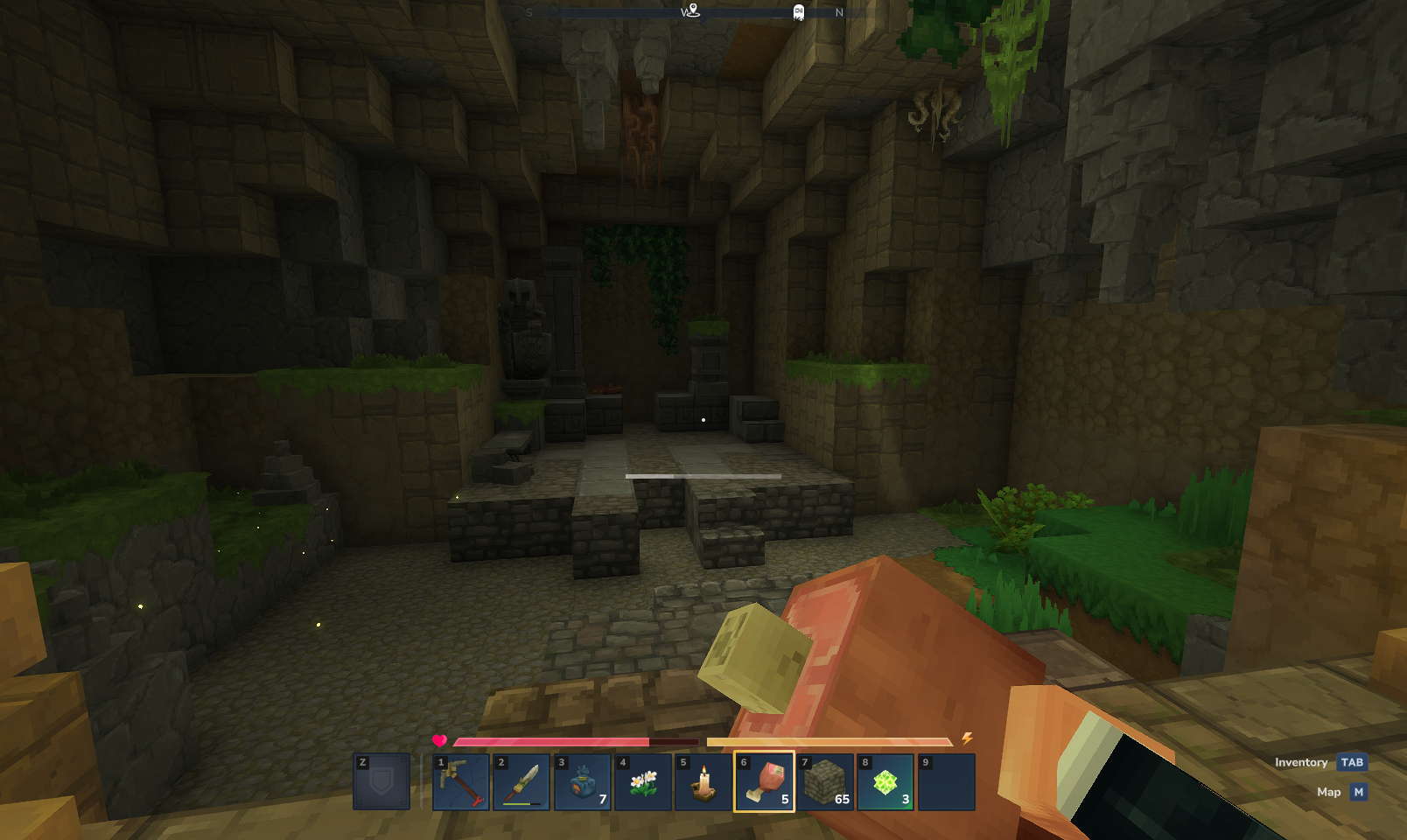Open the Inventory
1407x840 pixels.
tap(1352, 762)
